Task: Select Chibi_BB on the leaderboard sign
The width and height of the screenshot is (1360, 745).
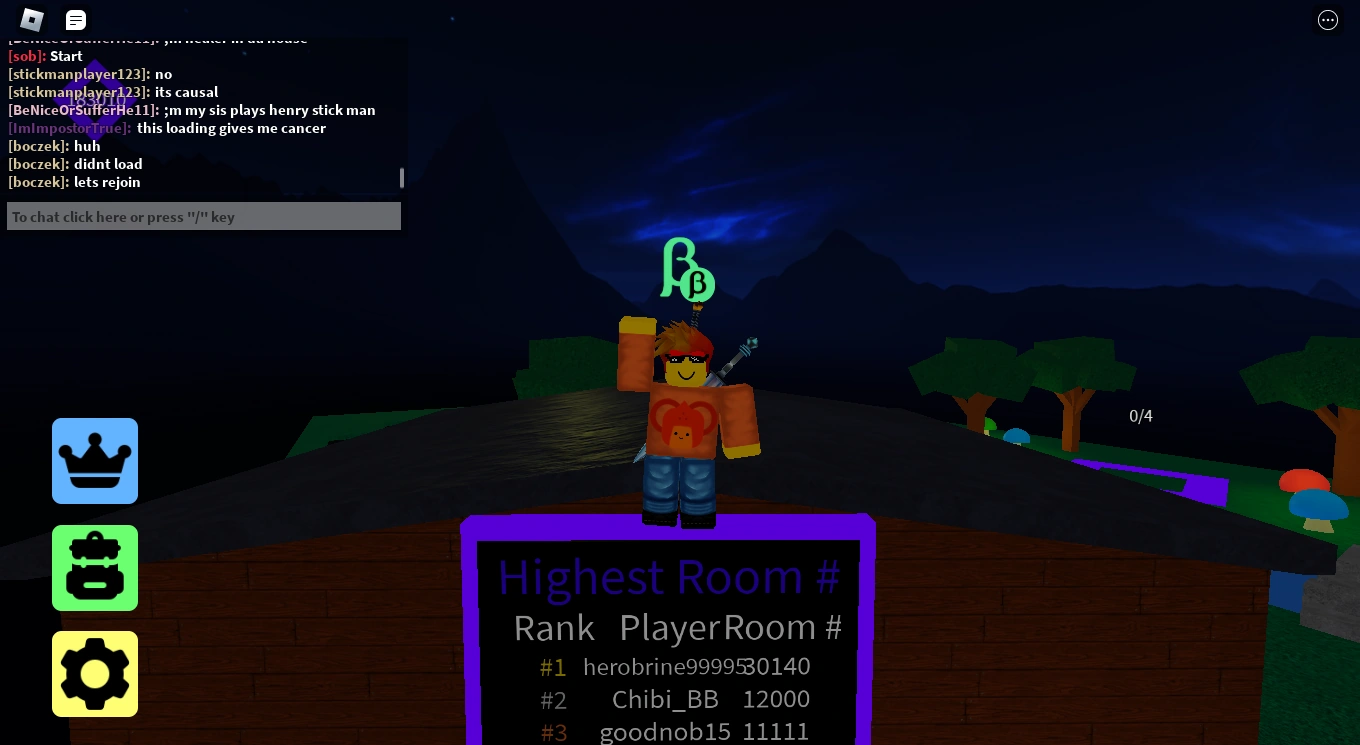Action: click(x=665, y=699)
